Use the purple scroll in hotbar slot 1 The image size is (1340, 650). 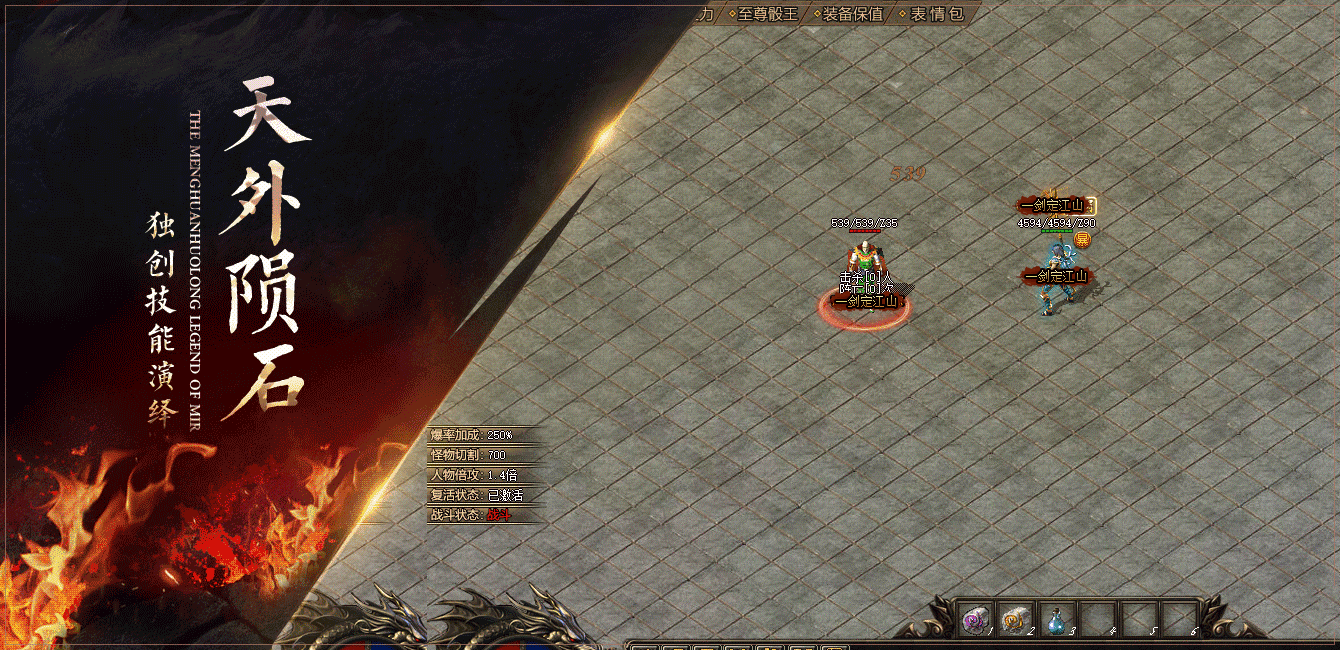point(975,620)
